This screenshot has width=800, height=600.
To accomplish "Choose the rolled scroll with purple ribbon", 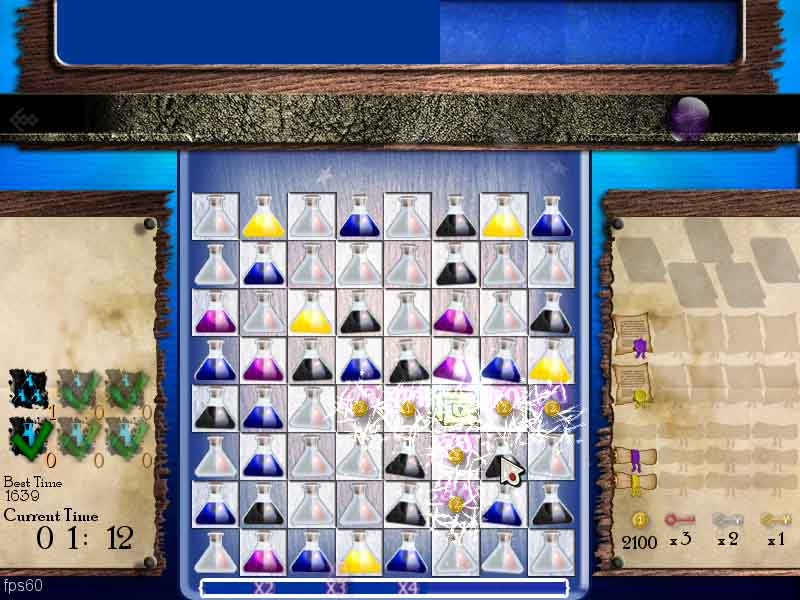I will tap(630, 459).
